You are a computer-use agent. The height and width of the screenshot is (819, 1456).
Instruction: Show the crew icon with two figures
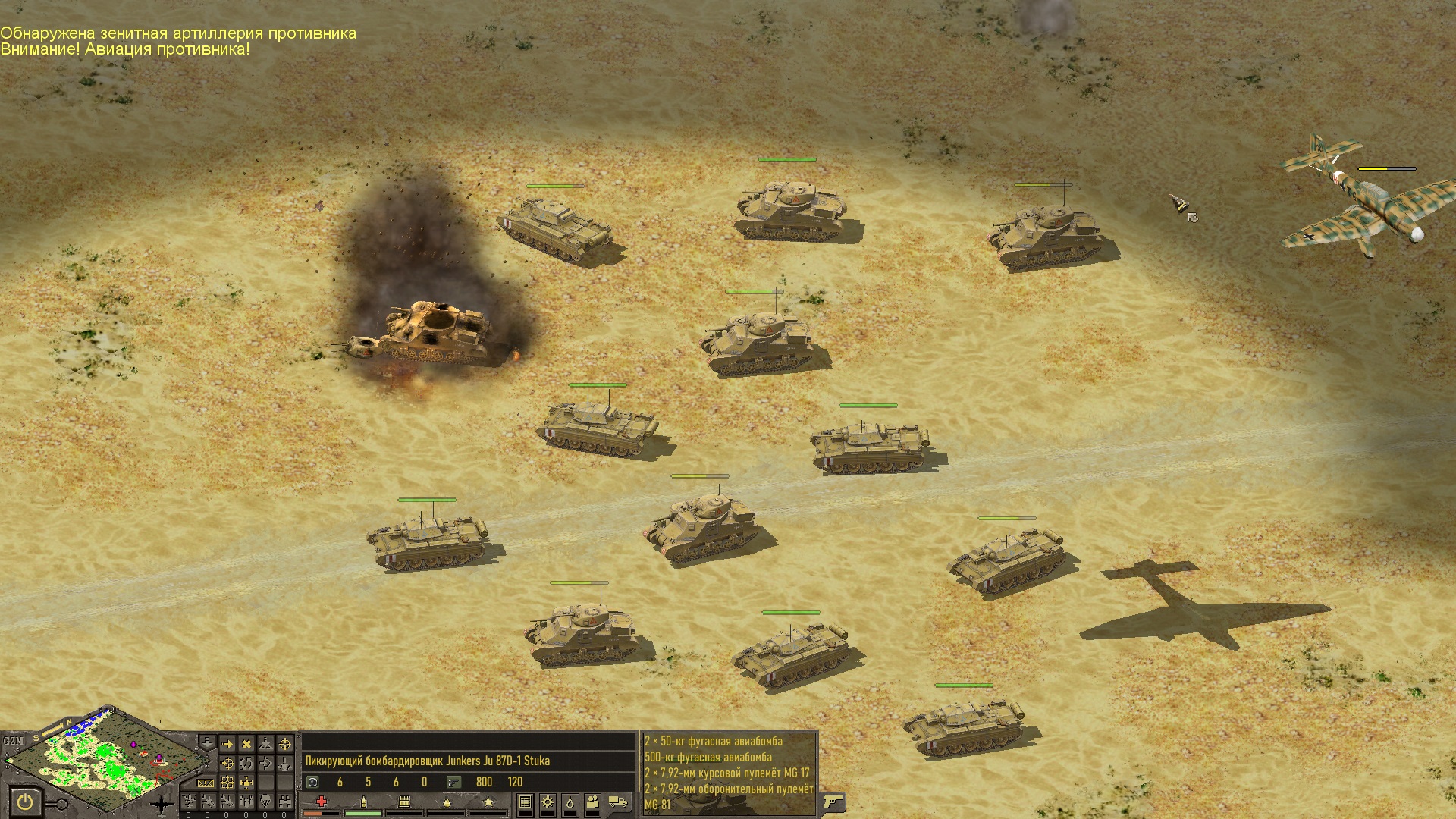[x=593, y=802]
